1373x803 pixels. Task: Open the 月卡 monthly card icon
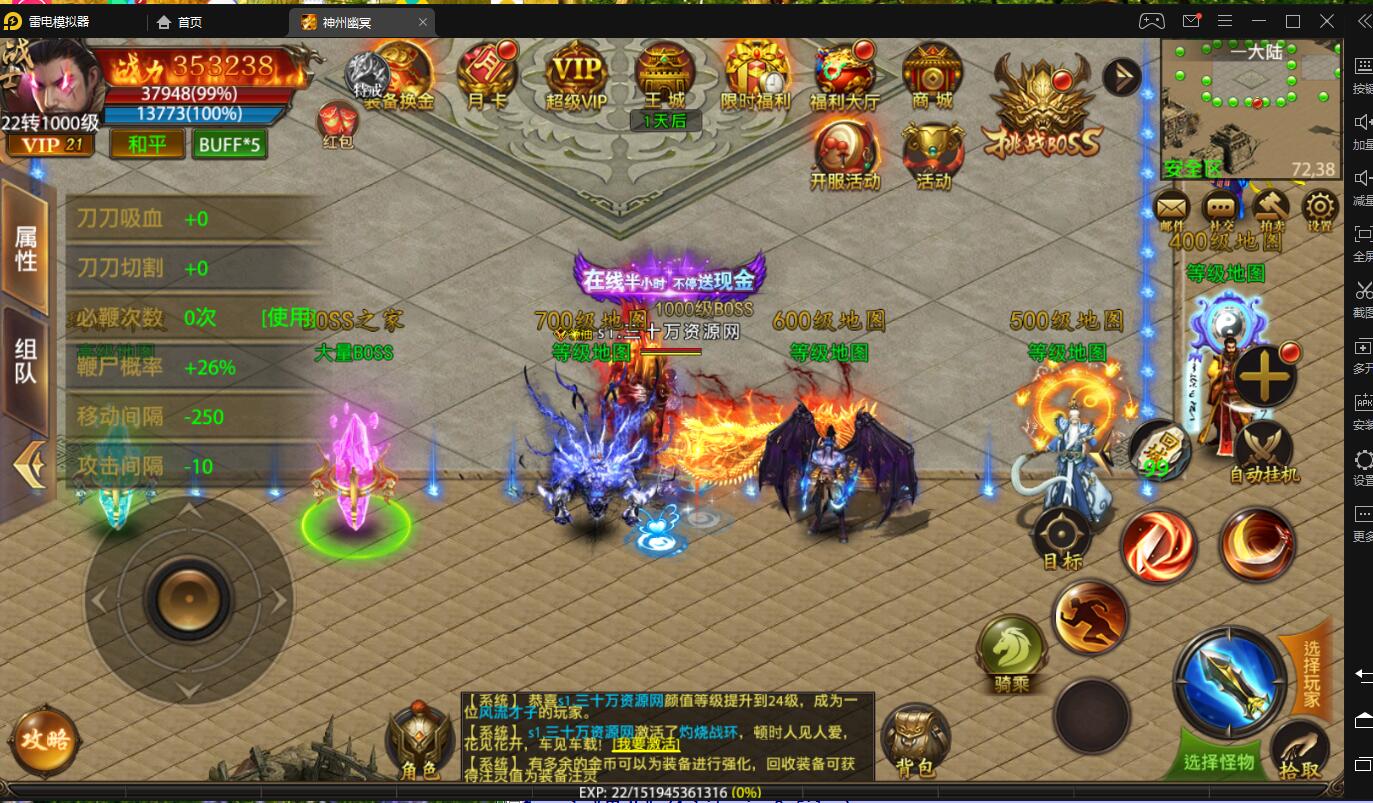pyautogui.click(x=487, y=74)
